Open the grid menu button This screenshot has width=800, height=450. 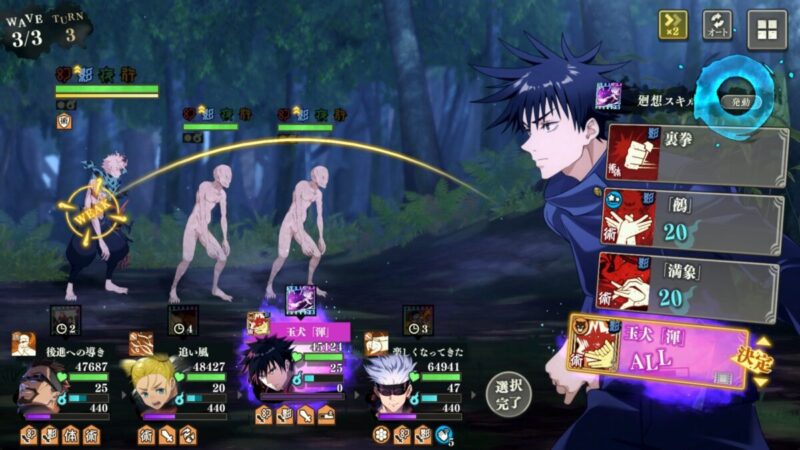point(767,28)
